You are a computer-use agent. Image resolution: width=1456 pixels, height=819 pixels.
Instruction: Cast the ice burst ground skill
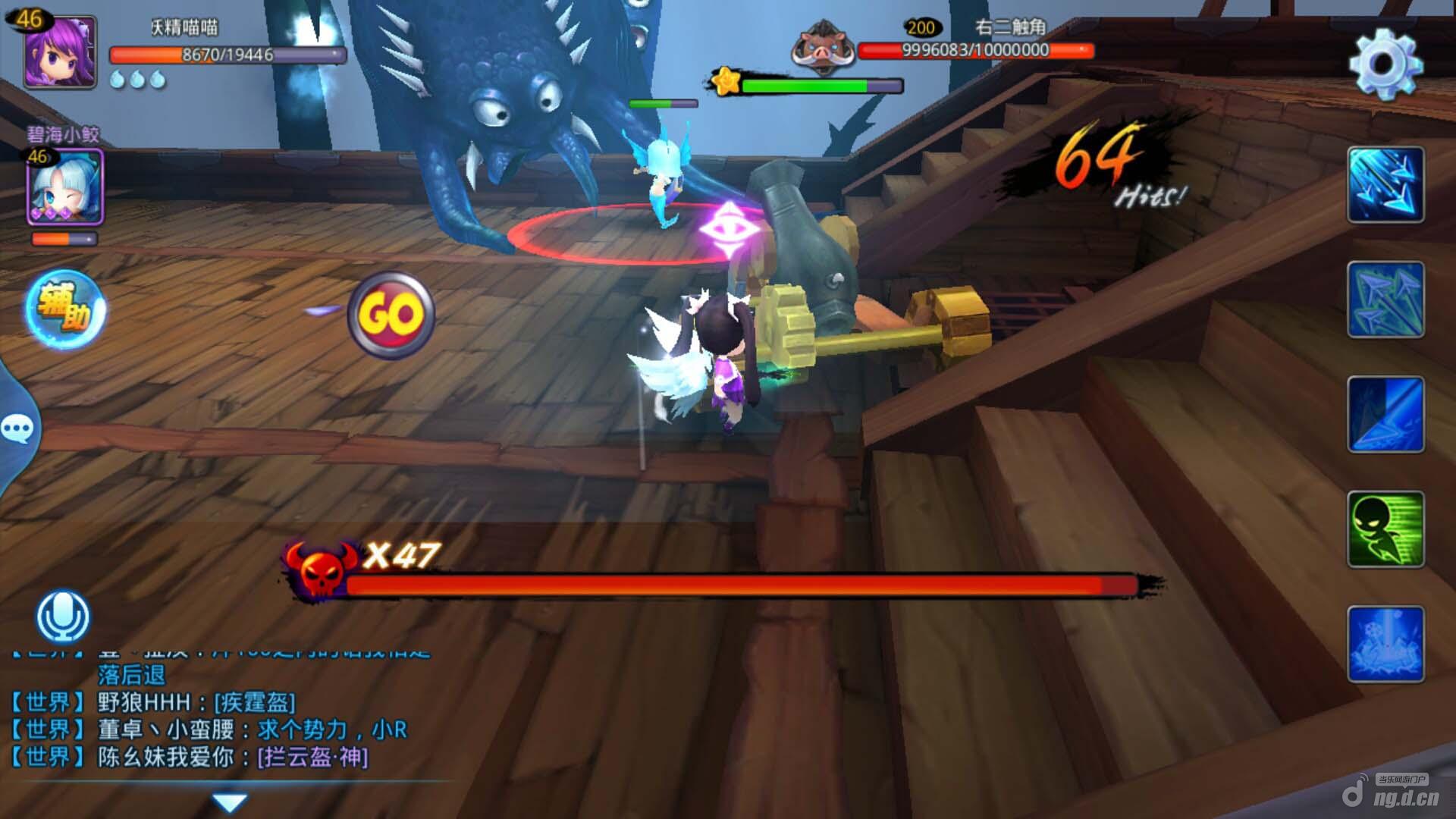[x=1385, y=645]
